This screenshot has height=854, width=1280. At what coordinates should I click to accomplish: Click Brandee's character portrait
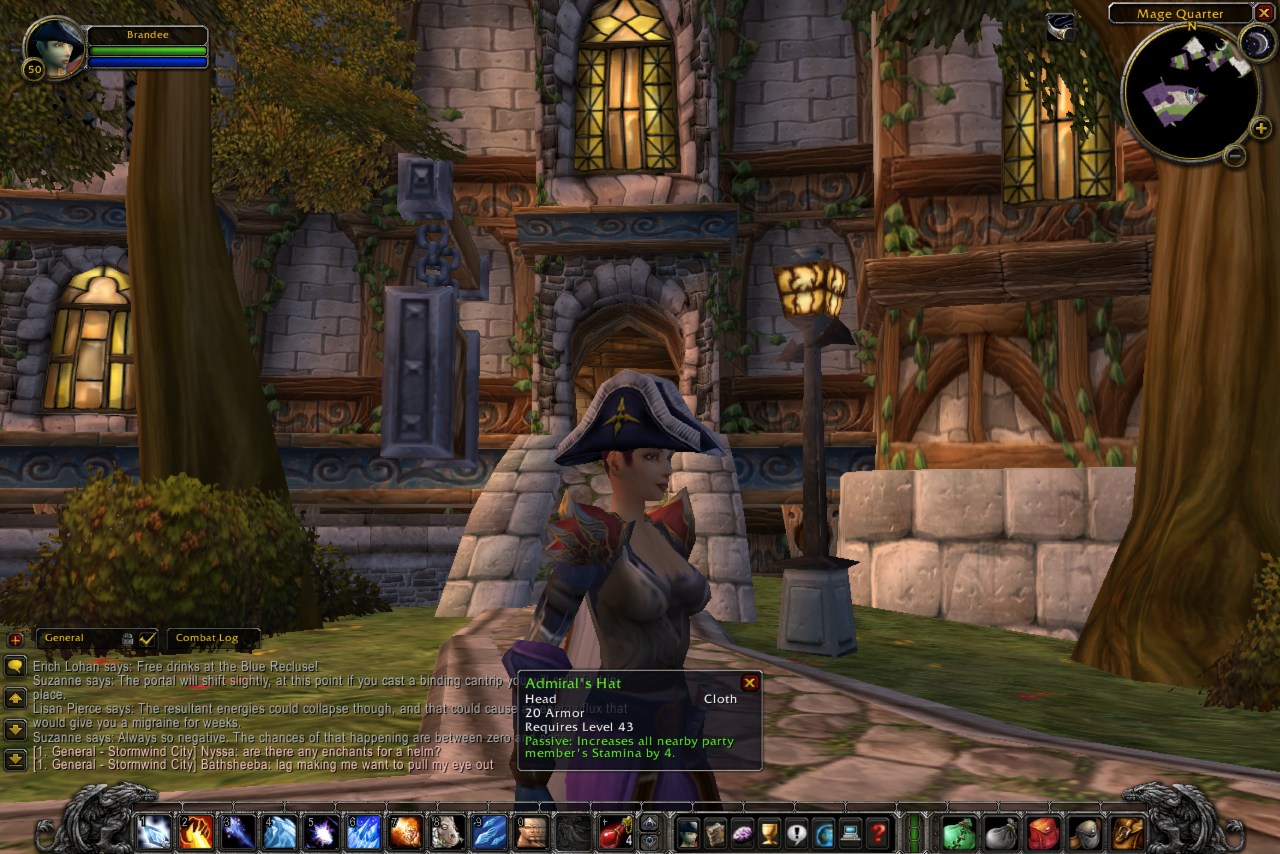(x=54, y=46)
